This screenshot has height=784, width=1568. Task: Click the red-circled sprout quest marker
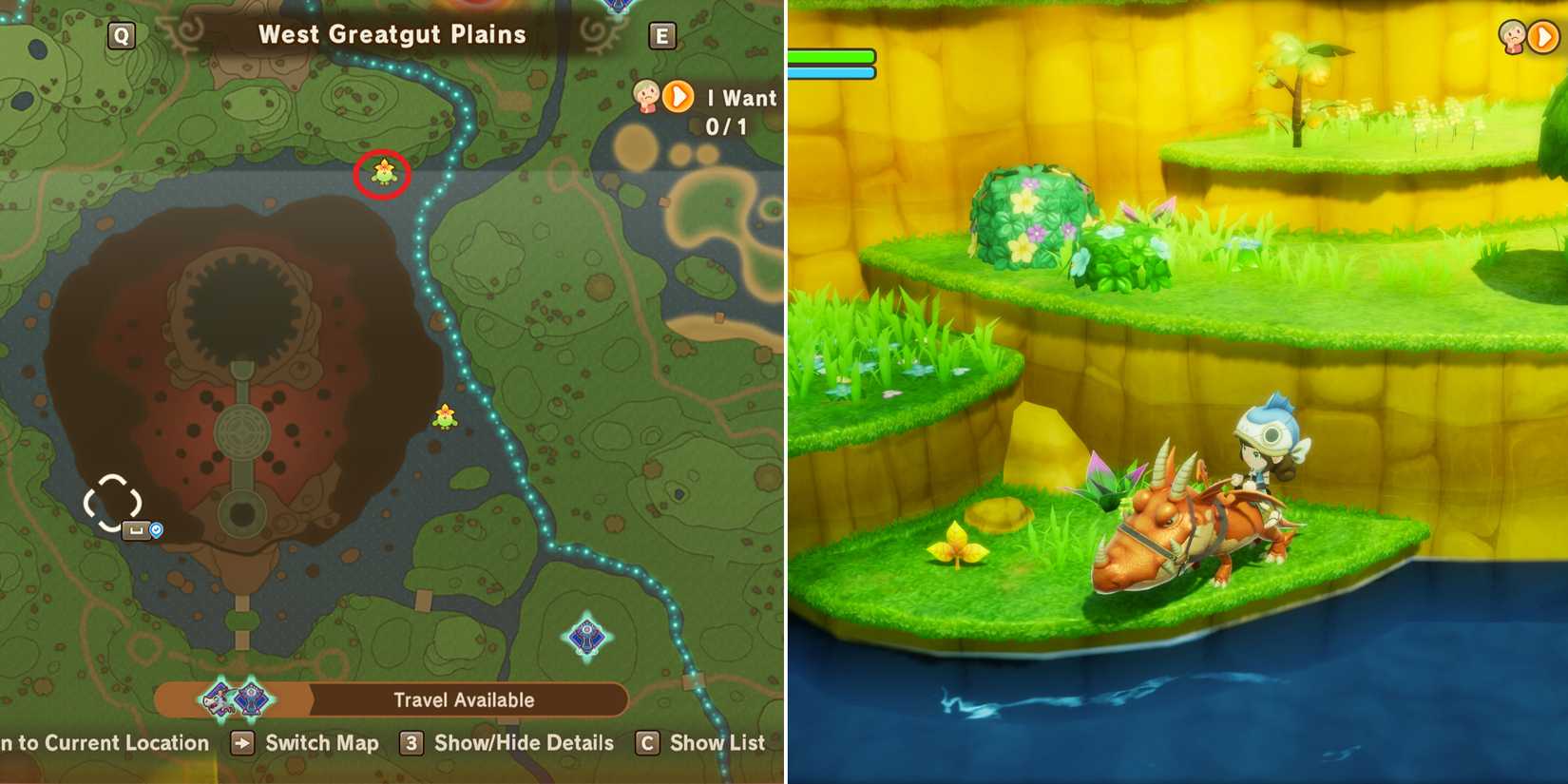(380, 174)
